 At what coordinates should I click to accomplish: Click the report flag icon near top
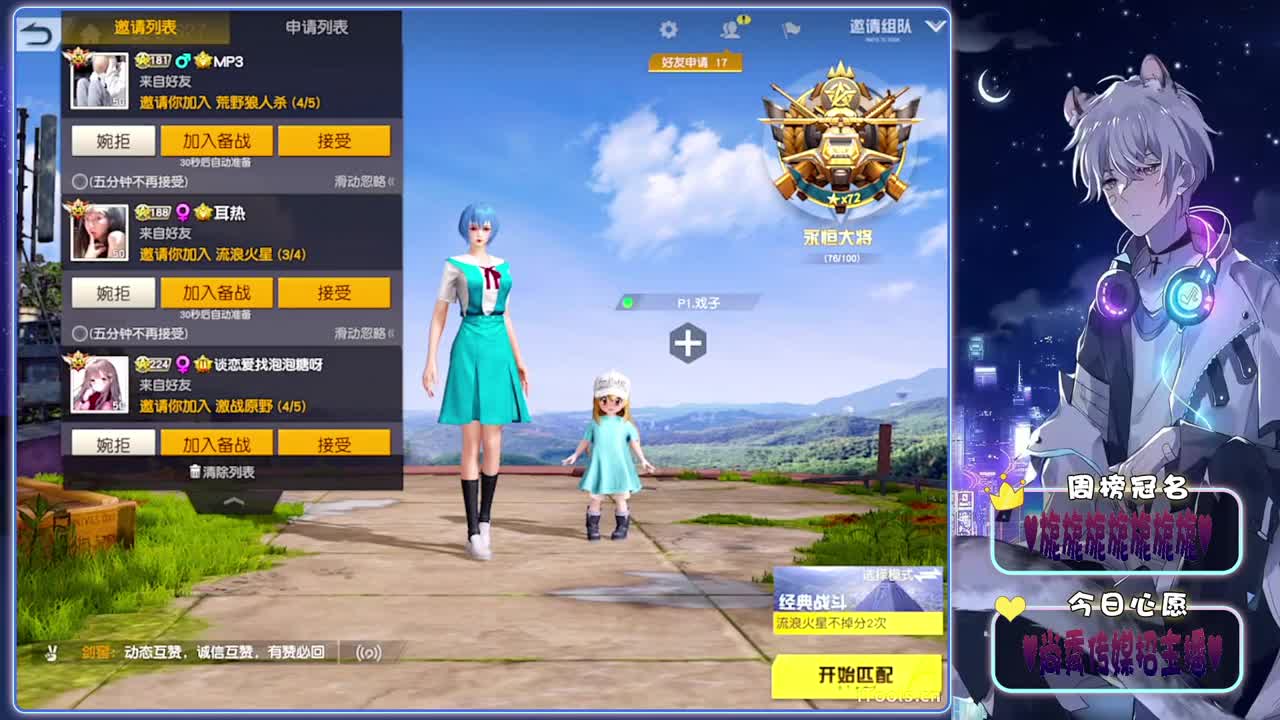click(789, 30)
